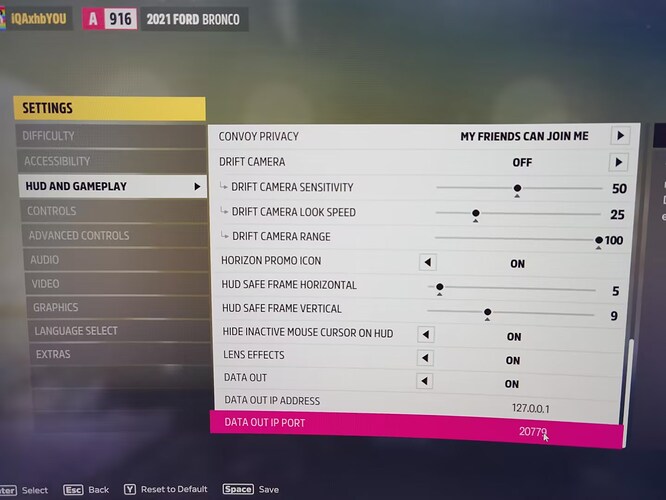Viewport: 666px width, 500px height.
Task: Choose the Language Select section
Action: click(76, 331)
